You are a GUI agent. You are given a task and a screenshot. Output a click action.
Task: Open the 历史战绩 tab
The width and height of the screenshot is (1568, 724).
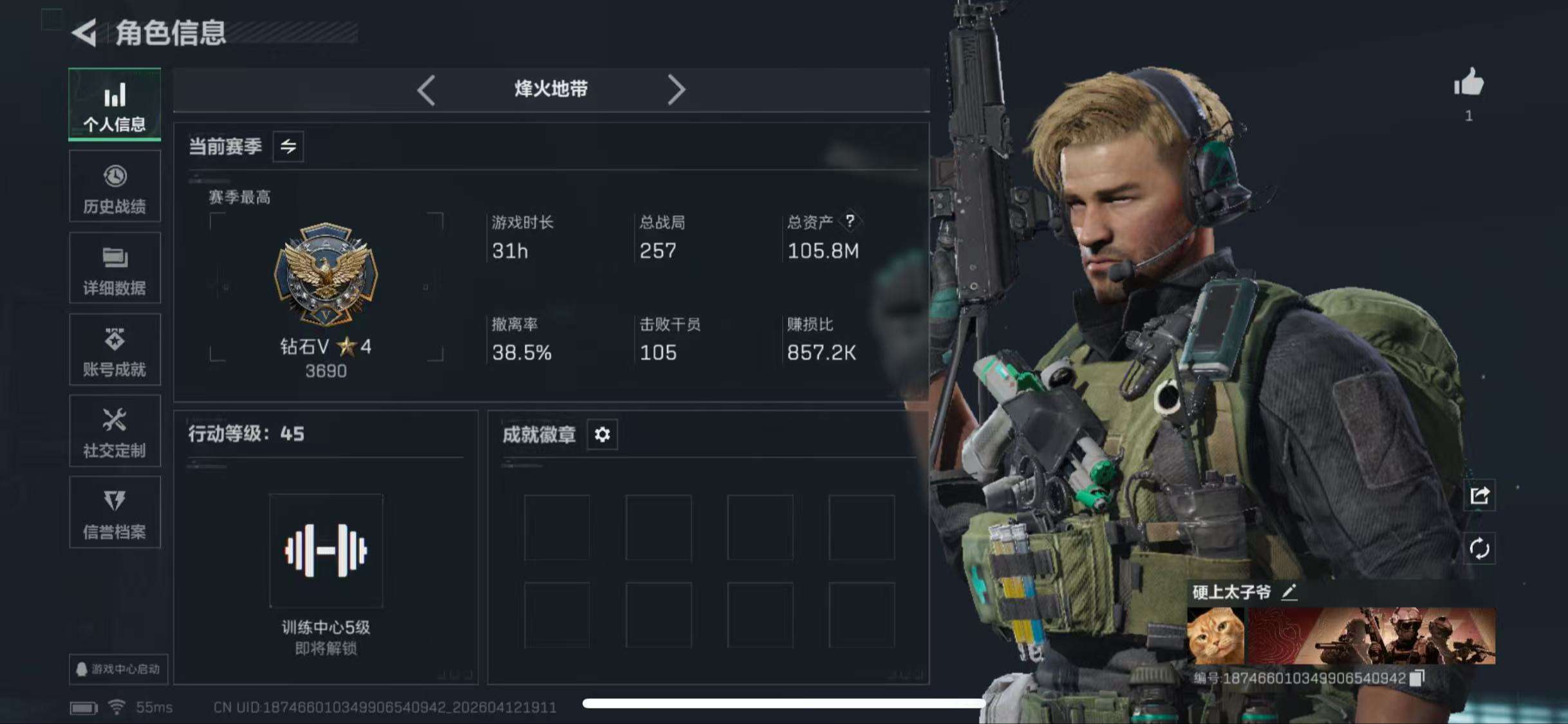(x=115, y=187)
